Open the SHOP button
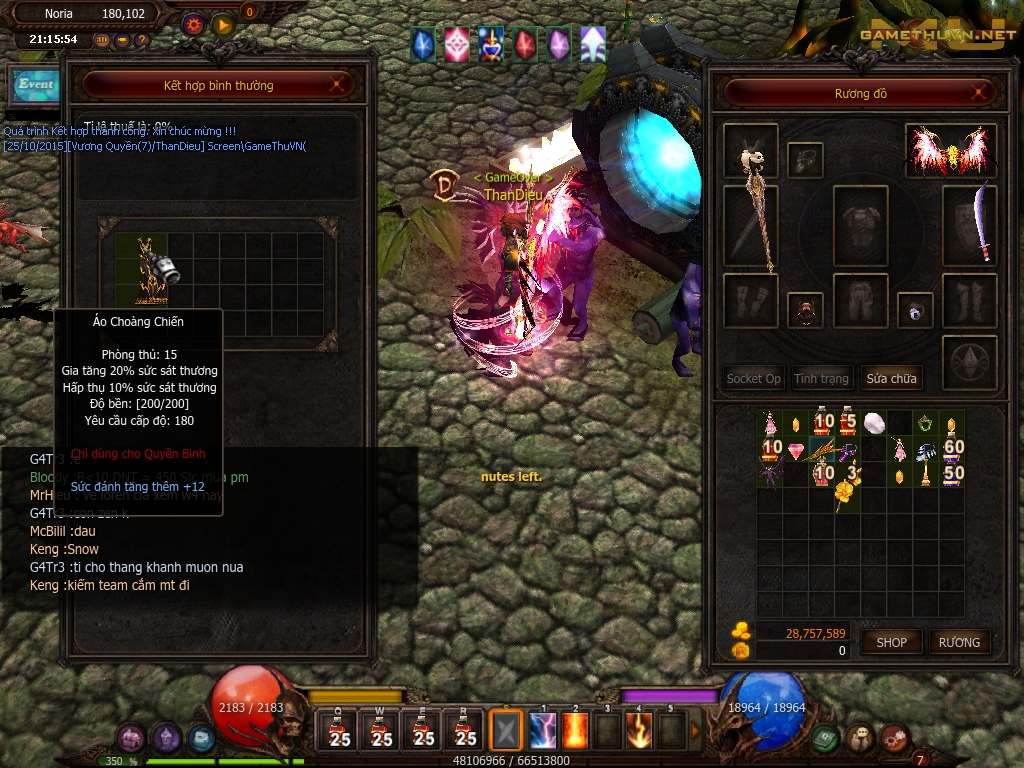 tap(891, 642)
